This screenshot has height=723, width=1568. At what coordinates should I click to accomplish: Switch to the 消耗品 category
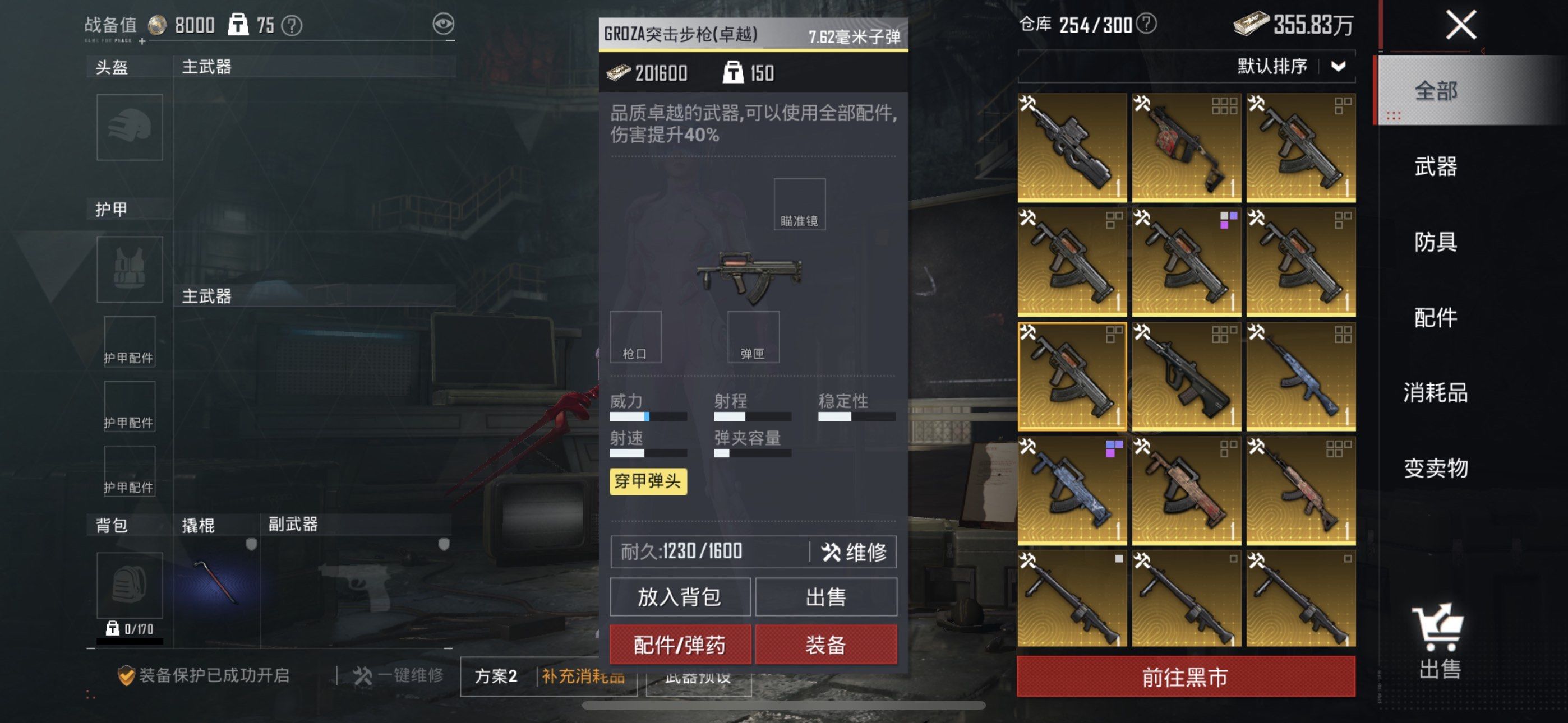point(1435,392)
